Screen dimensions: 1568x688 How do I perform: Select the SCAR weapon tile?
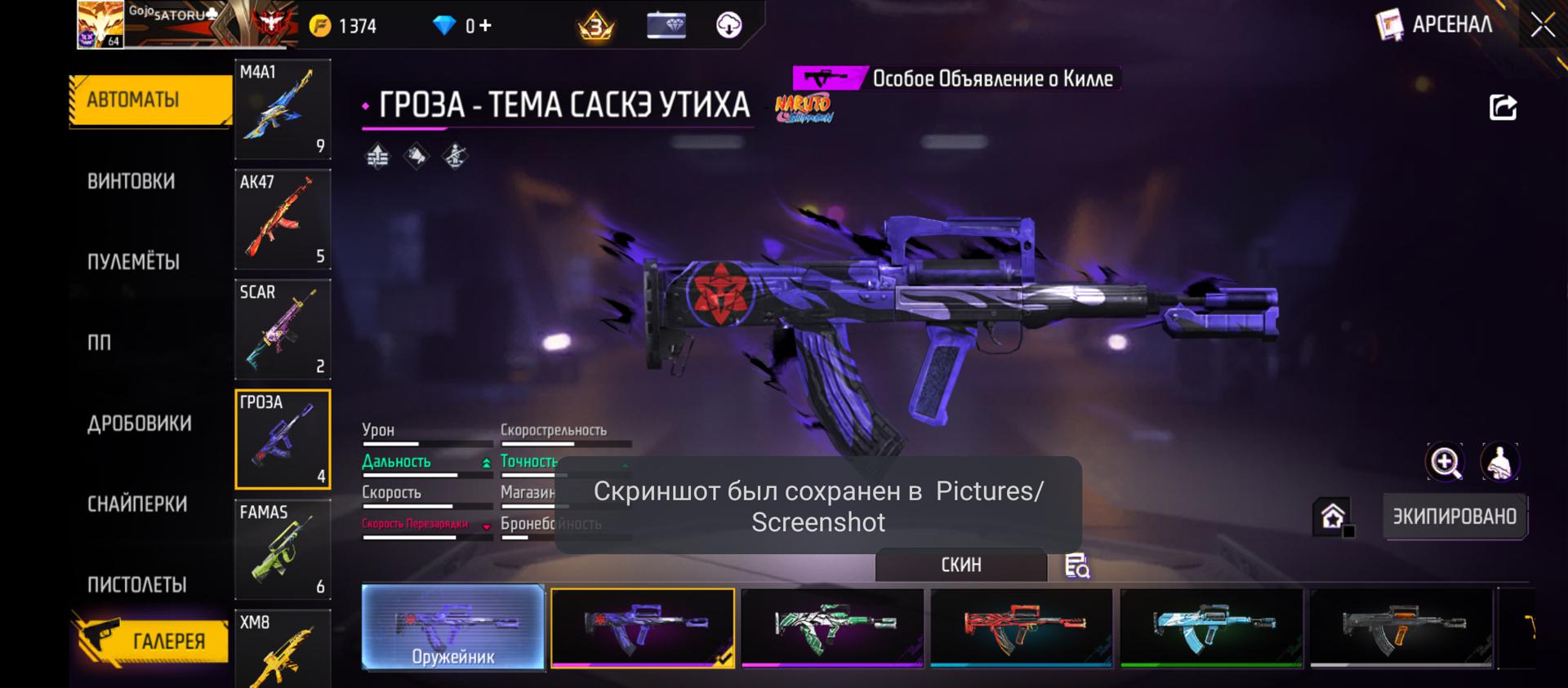(283, 330)
